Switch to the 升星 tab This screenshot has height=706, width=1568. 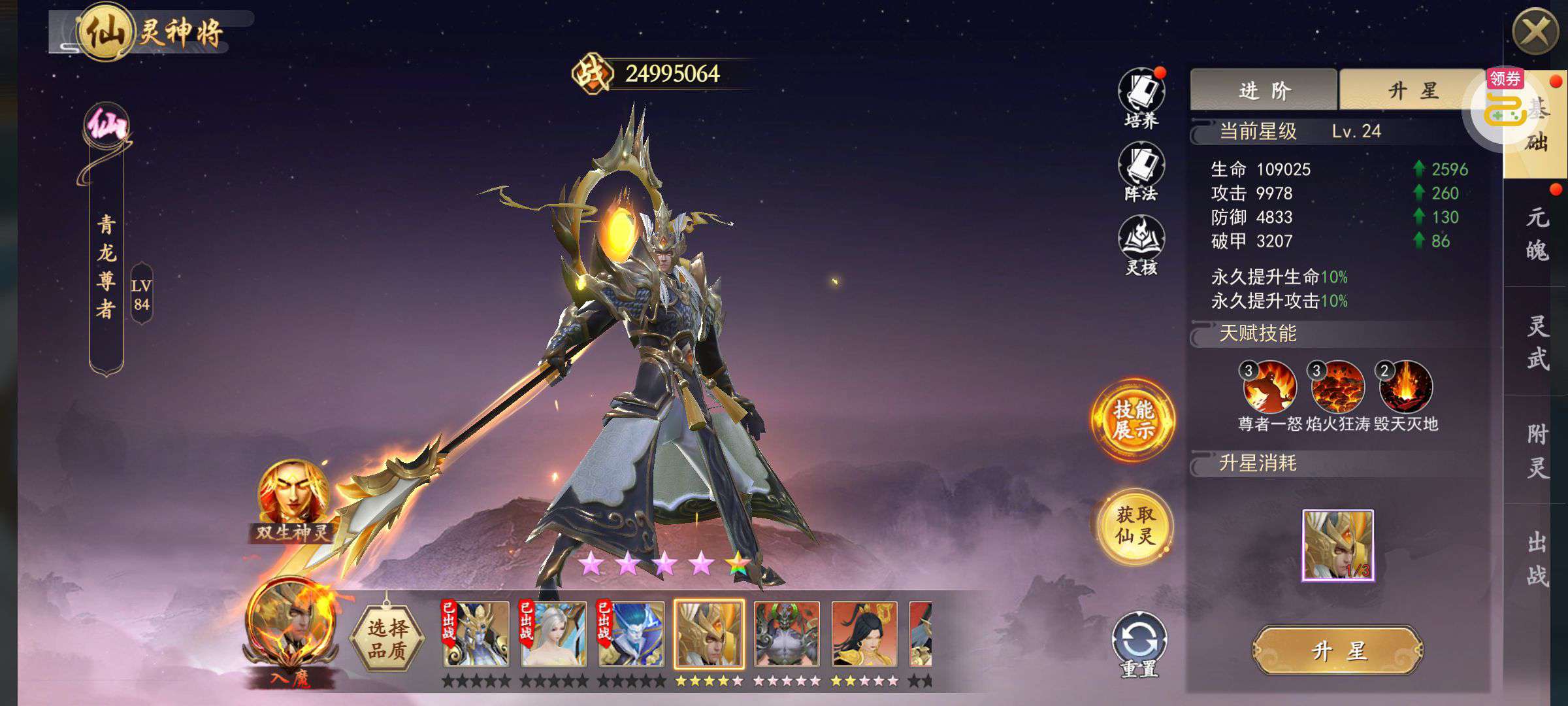coord(1405,90)
